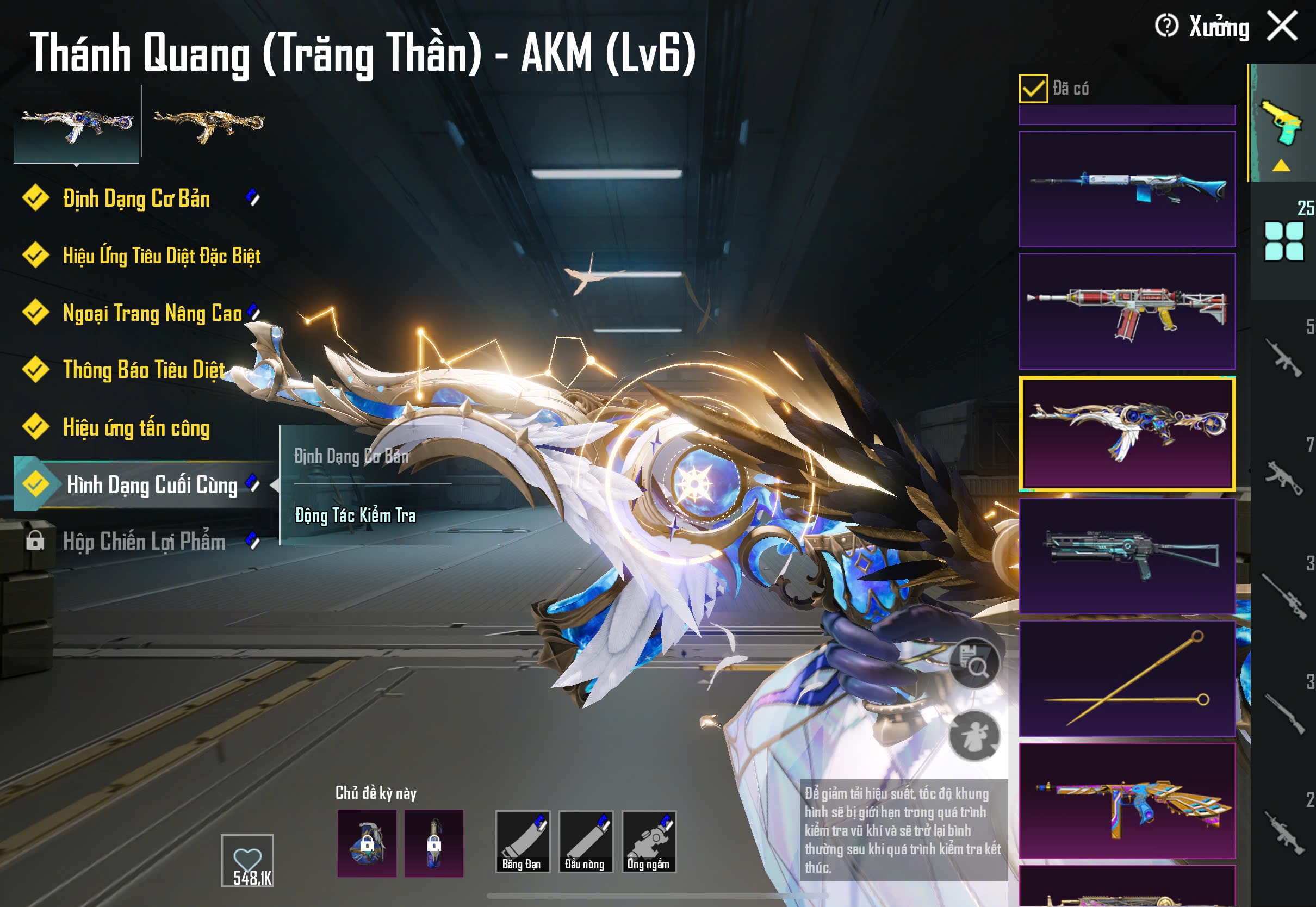Choose the red and white rifle skin
Image resolution: width=1316 pixels, height=907 pixels.
tap(1127, 312)
